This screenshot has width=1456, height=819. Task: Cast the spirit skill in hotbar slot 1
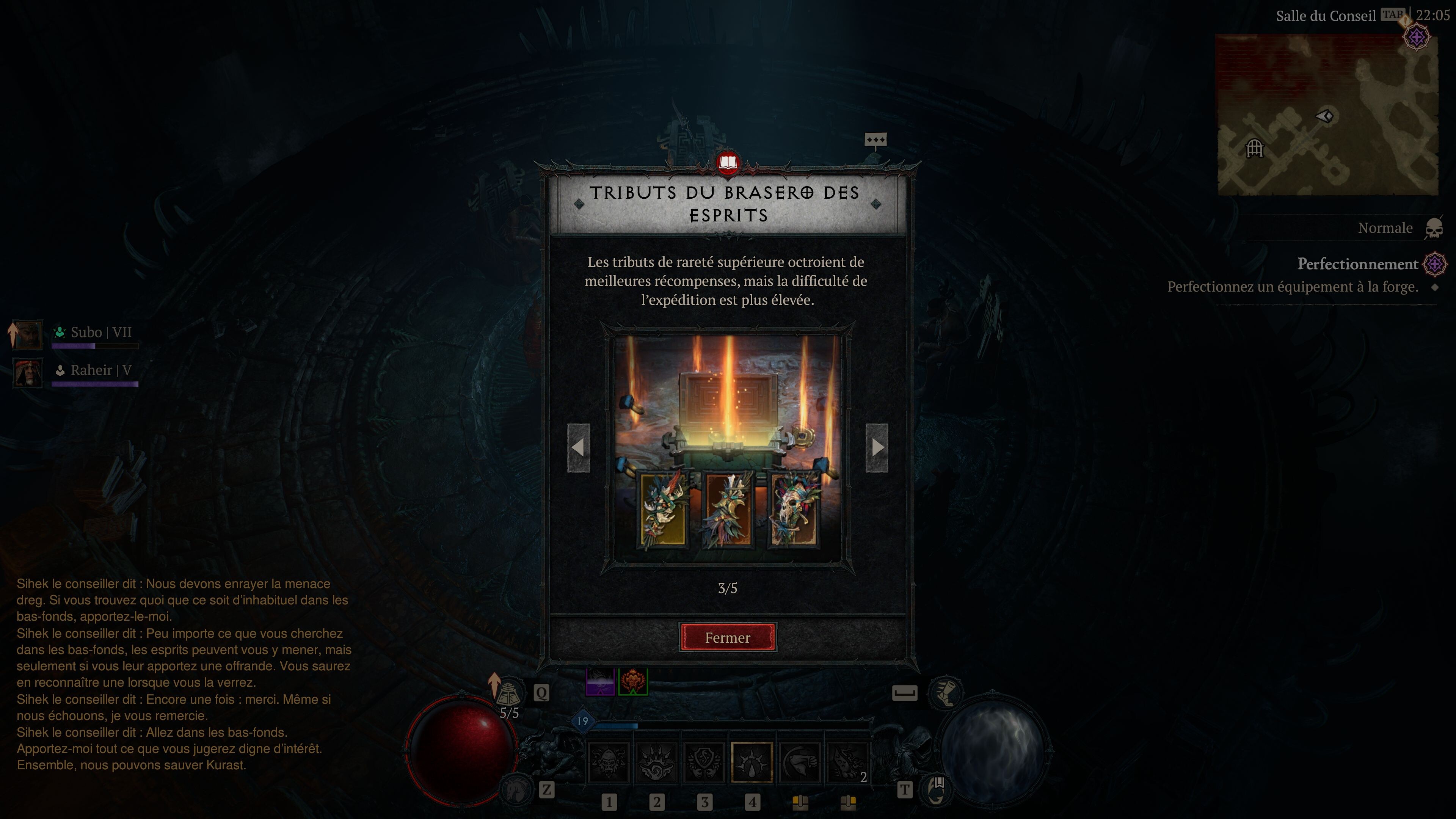click(607, 761)
